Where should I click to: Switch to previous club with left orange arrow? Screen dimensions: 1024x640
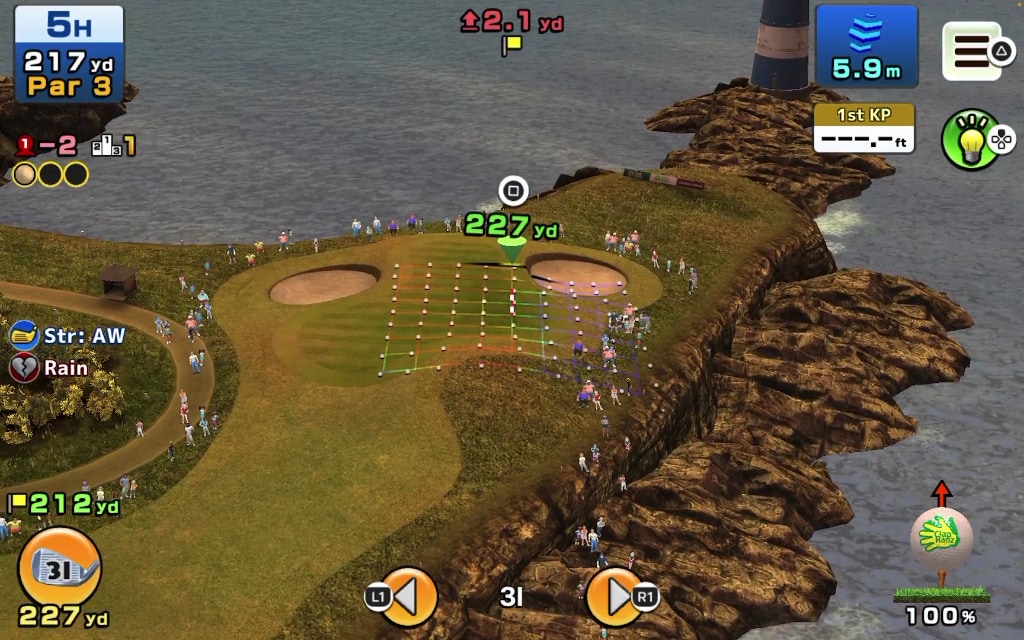tap(408, 597)
